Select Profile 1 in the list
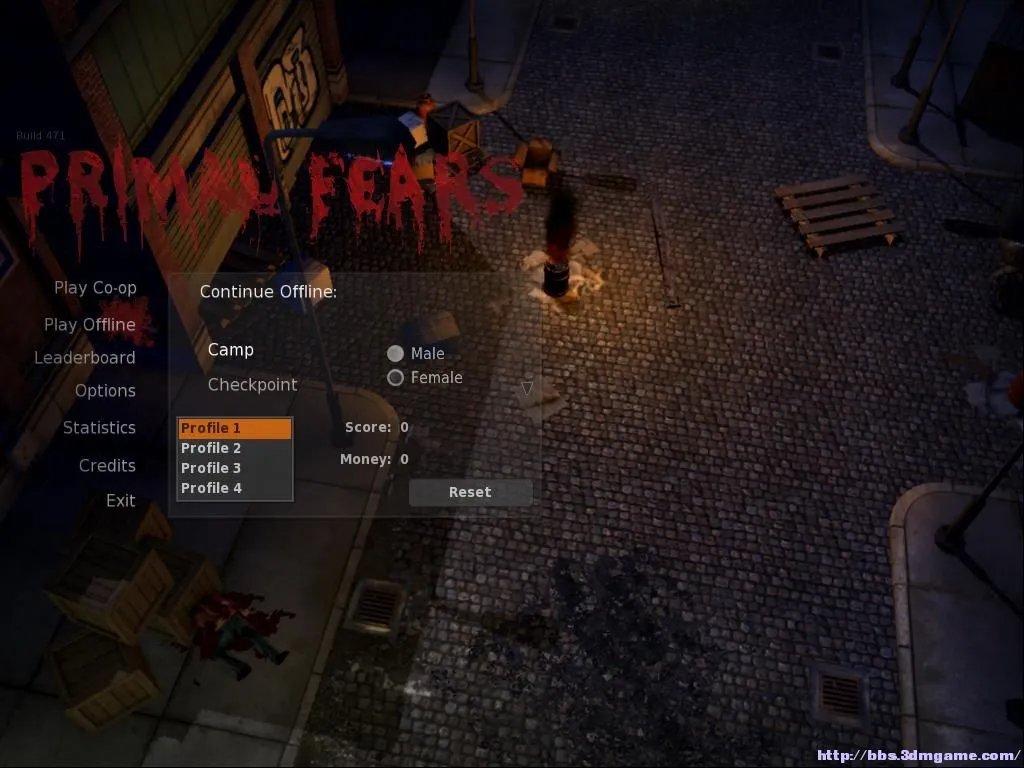 (235, 429)
